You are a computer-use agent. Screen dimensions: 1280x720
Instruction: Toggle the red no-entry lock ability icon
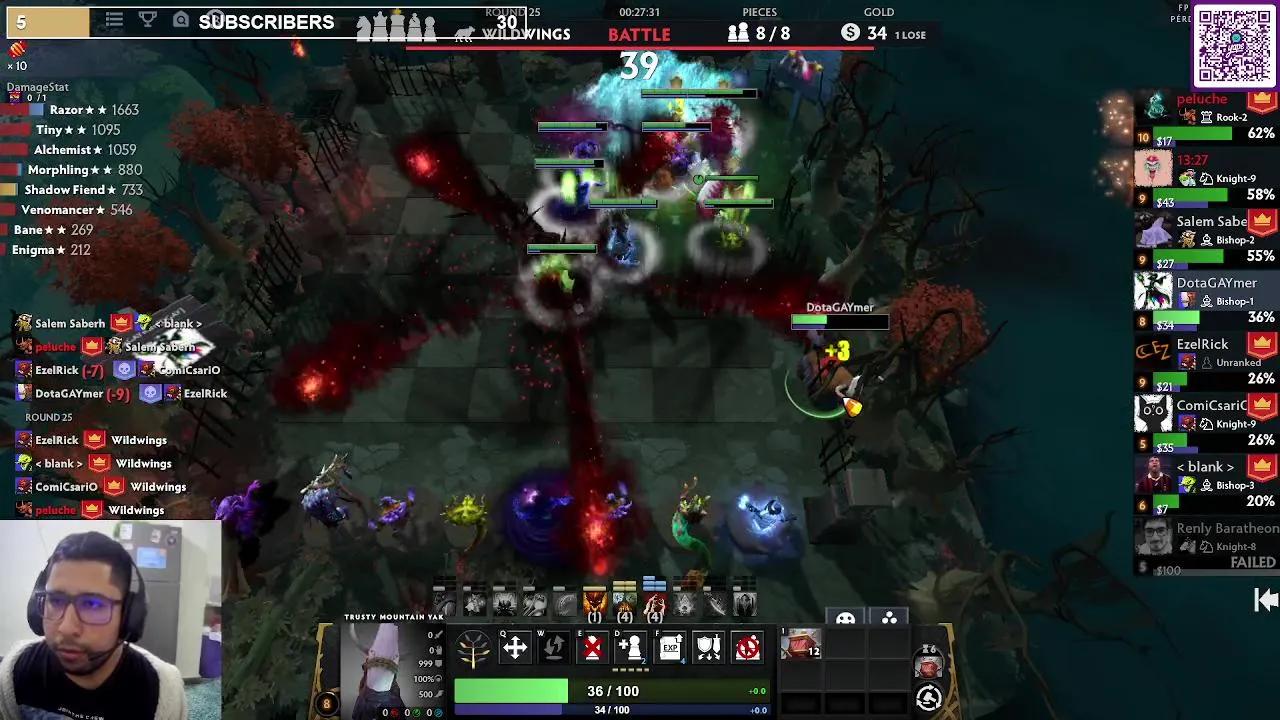pyautogui.click(x=747, y=648)
